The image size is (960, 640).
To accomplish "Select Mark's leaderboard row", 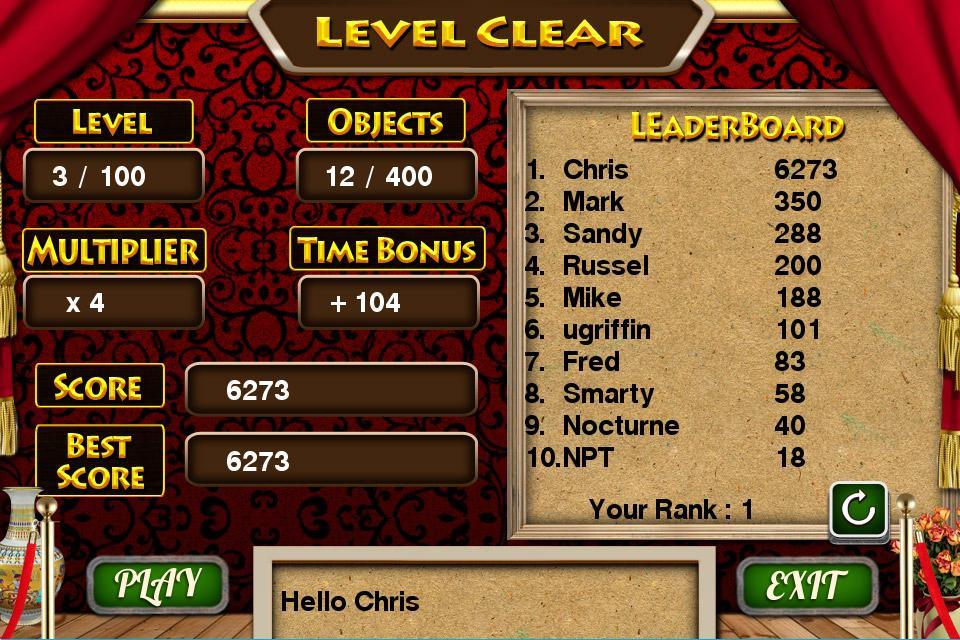I will click(x=680, y=202).
